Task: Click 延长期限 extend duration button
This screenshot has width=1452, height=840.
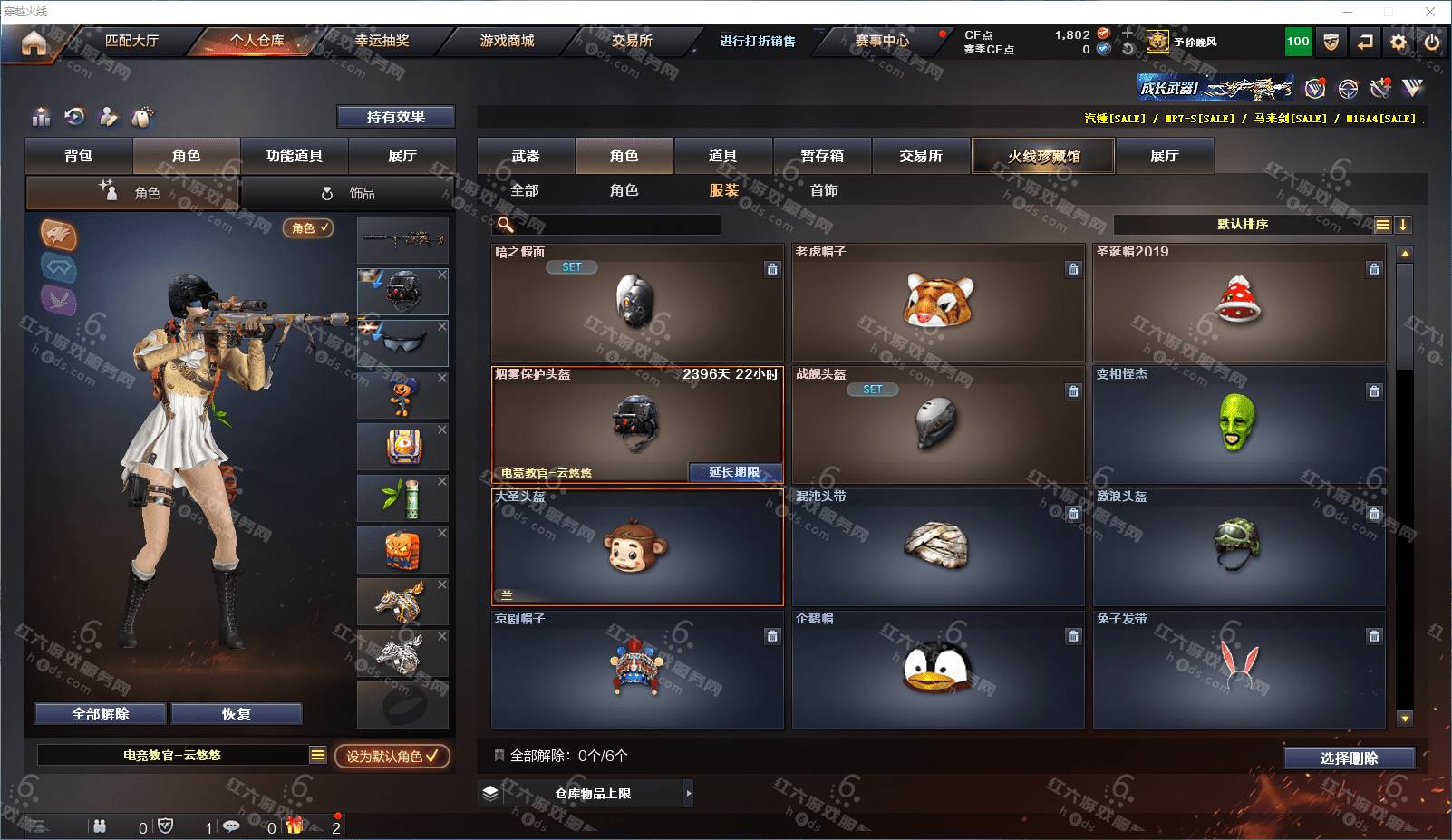Action: click(x=734, y=472)
